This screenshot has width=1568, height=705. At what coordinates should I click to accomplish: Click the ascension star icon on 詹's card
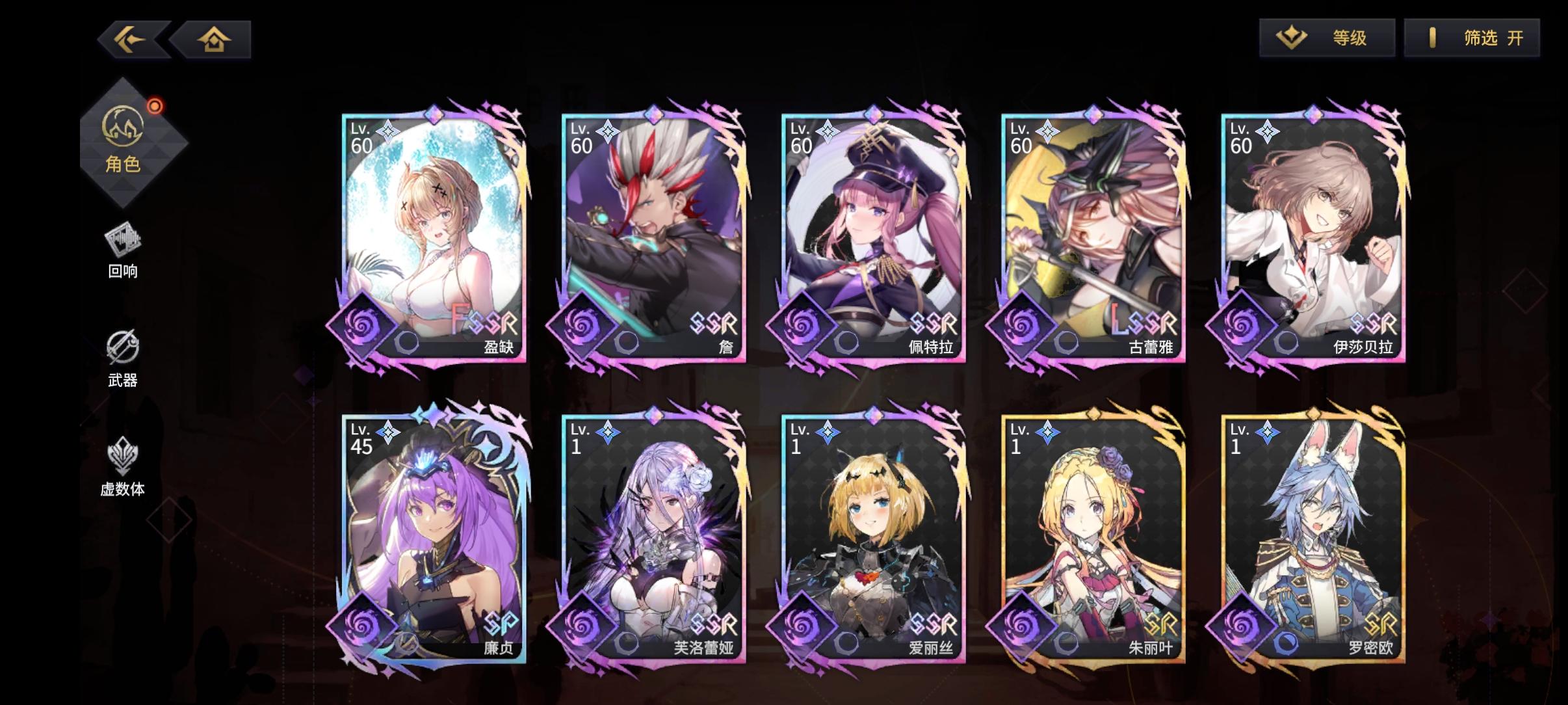[607, 130]
